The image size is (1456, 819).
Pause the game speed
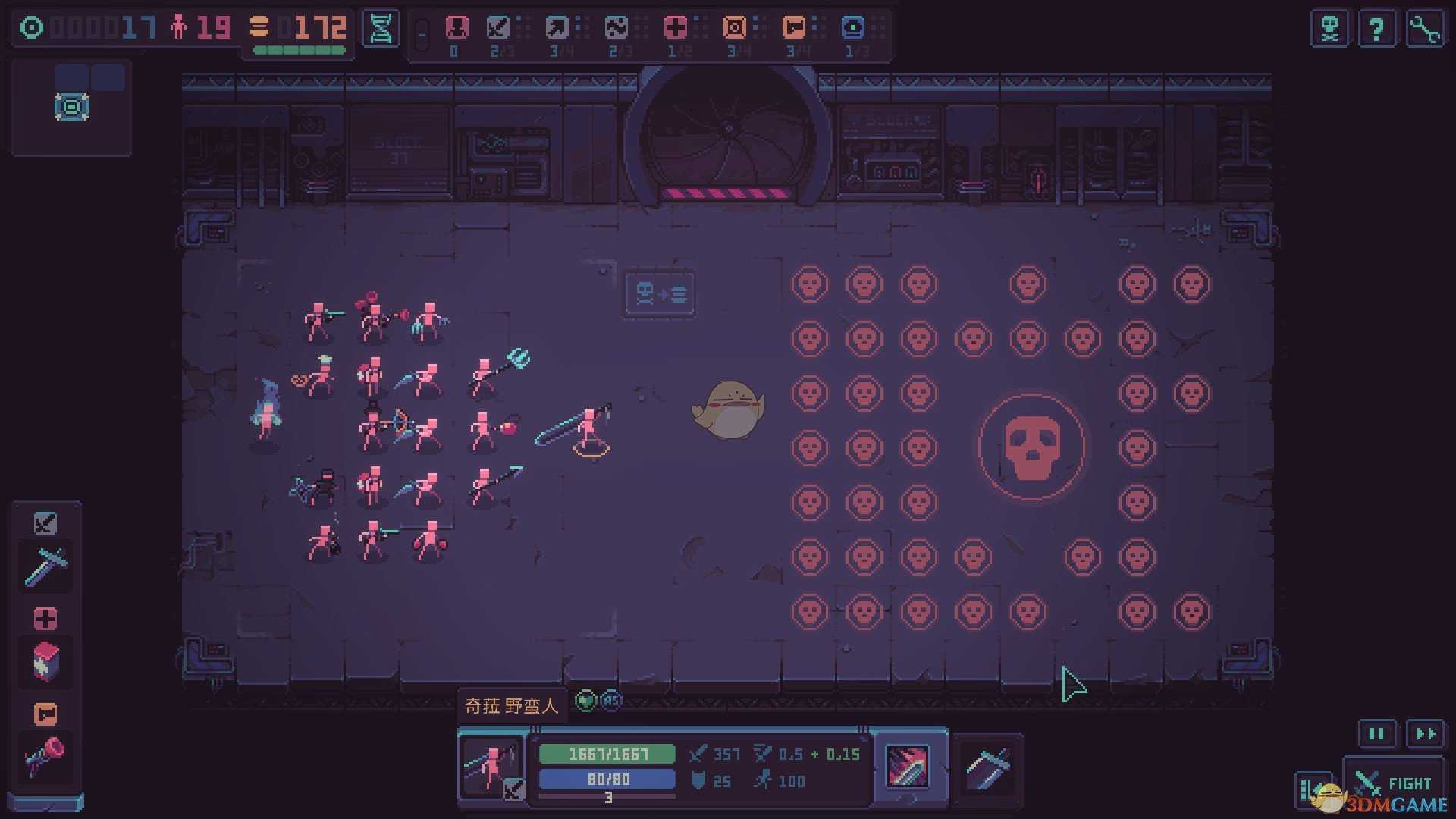click(x=1376, y=733)
